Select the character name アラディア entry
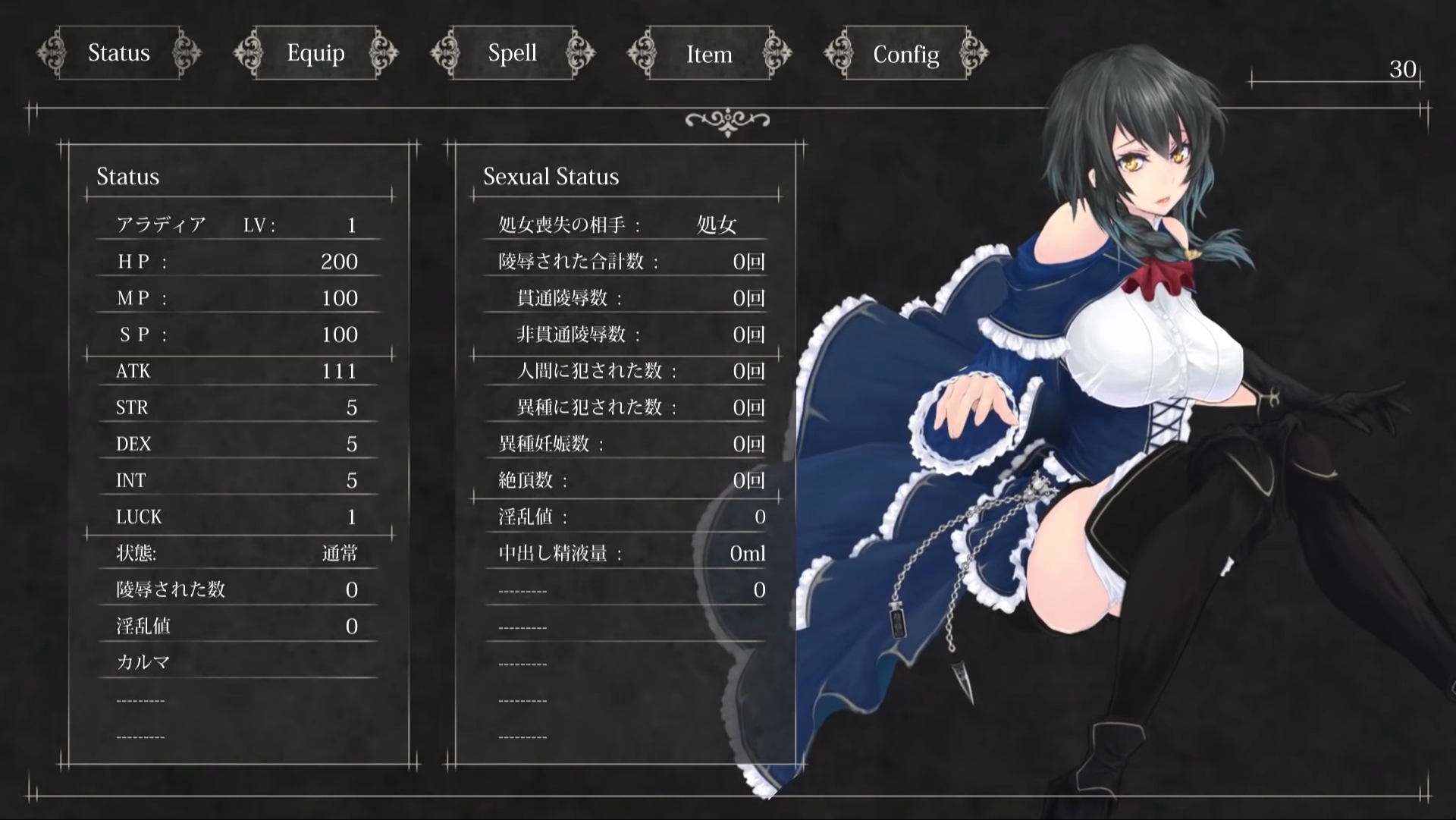The height and width of the screenshot is (820, 1456). 159,224
